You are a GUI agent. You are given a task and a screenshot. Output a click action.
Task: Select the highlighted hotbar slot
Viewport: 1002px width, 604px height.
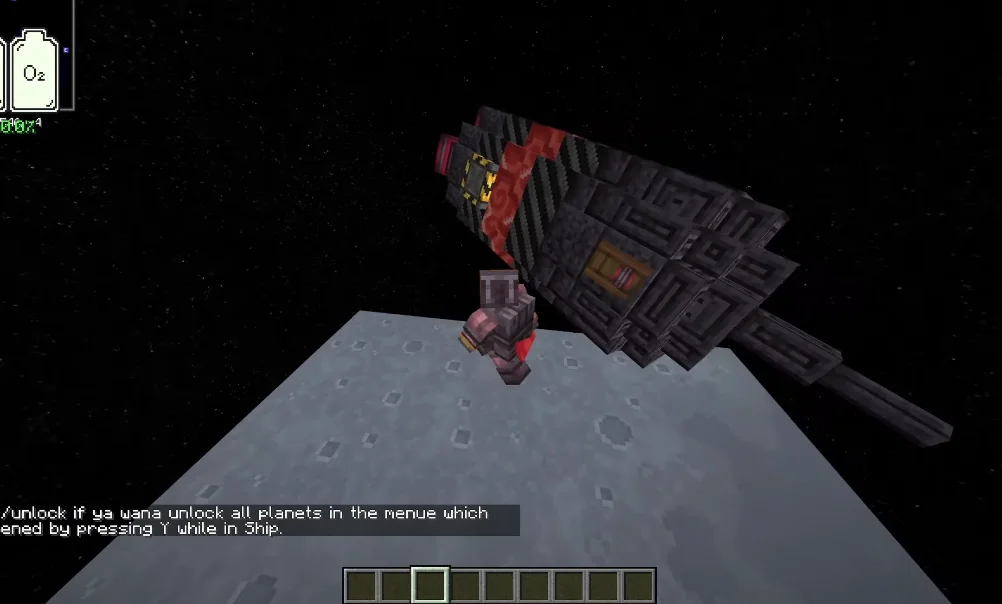(430, 585)
